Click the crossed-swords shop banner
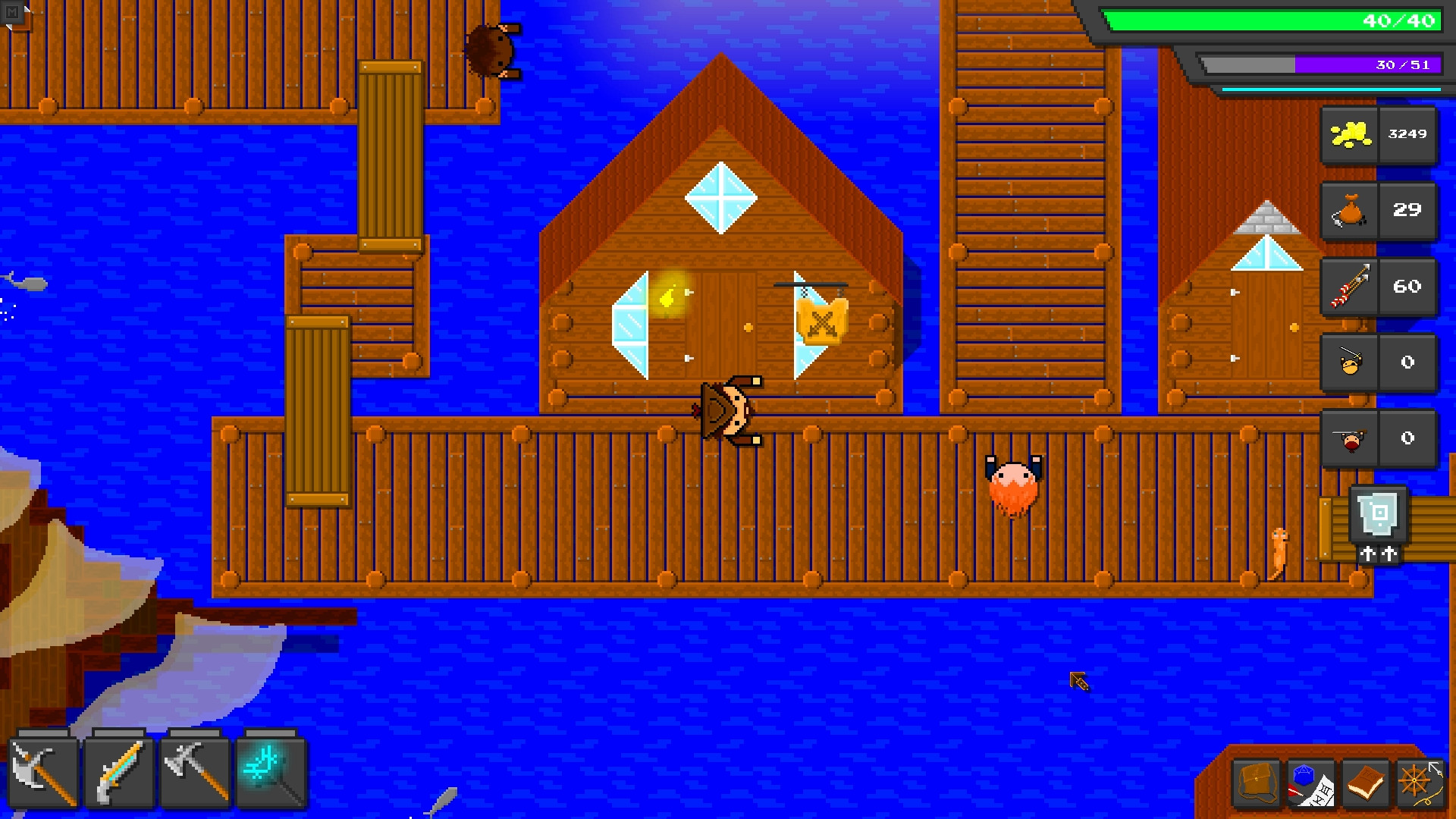This screenshot has height=819, width=1456. pyautogui.click(x=821, y=322)
